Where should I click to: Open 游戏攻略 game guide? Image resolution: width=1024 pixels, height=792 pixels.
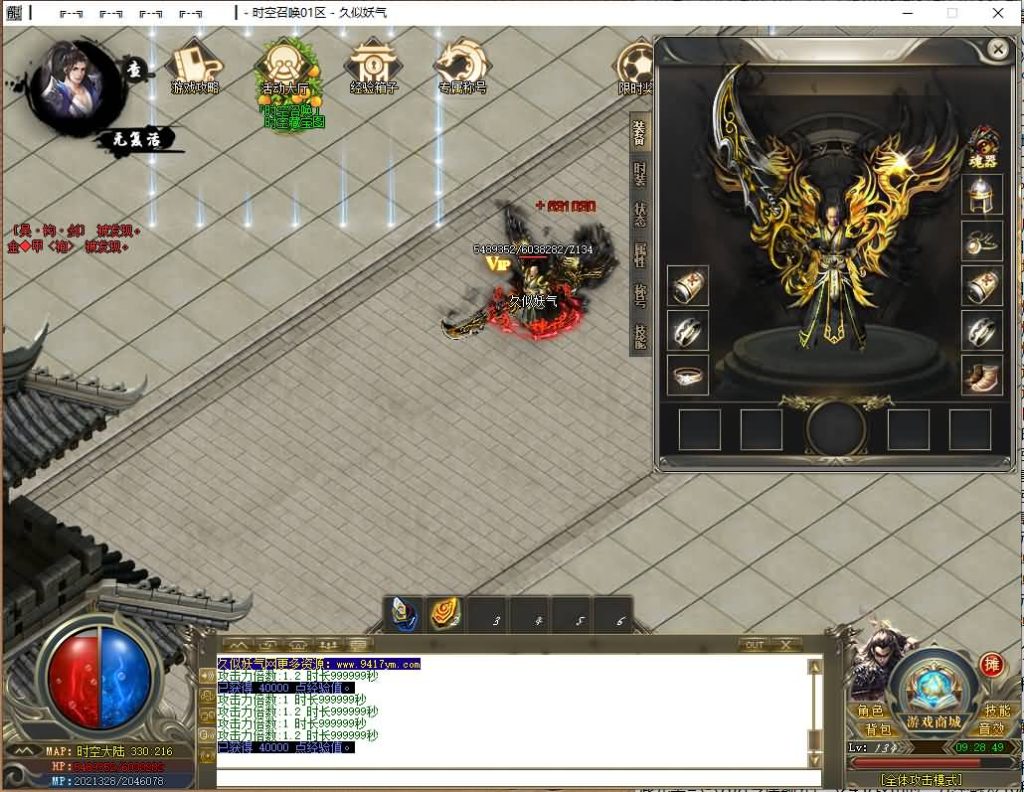click(x=194, y=68)
